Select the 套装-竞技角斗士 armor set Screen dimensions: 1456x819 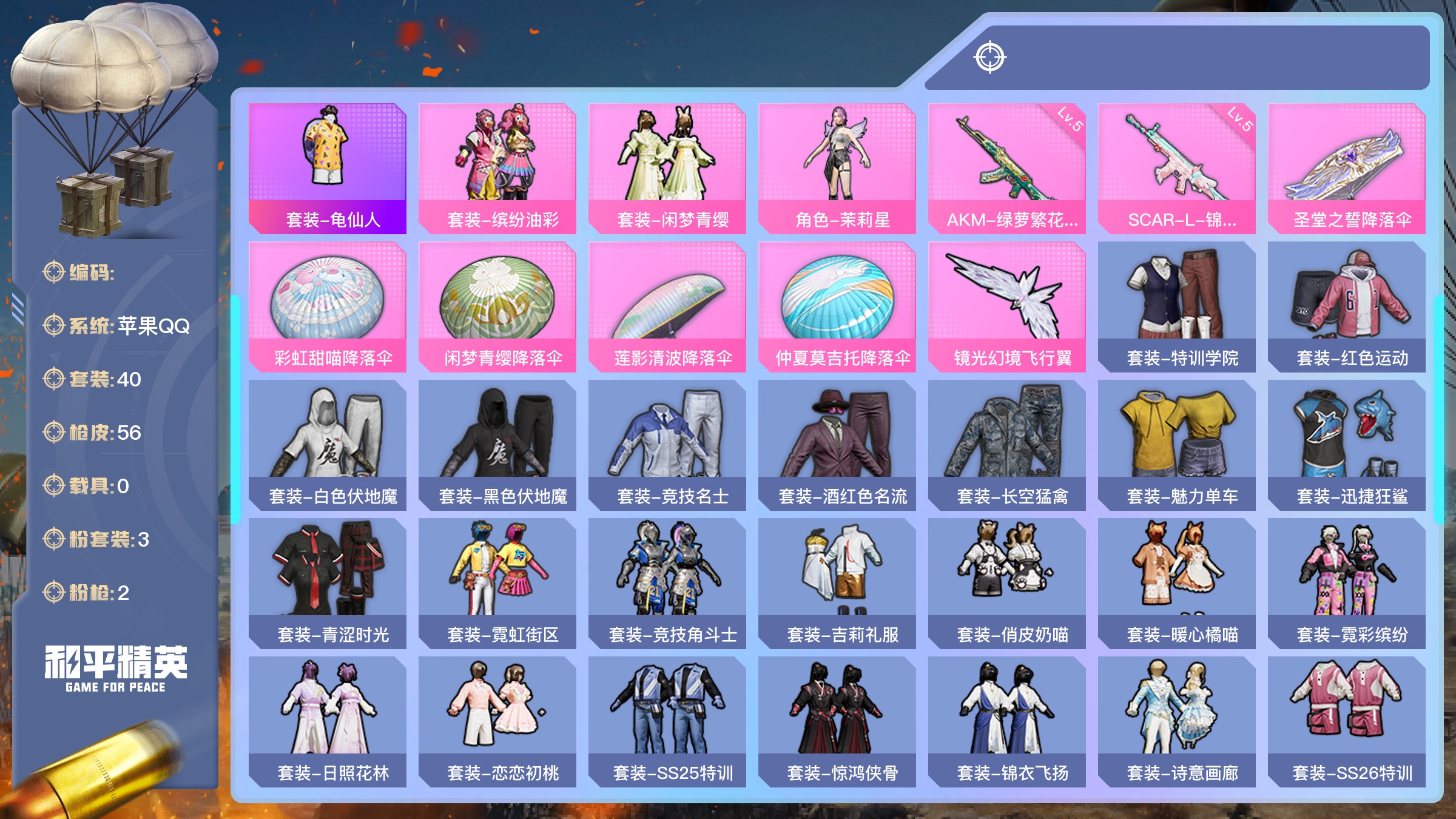point(667,583)
